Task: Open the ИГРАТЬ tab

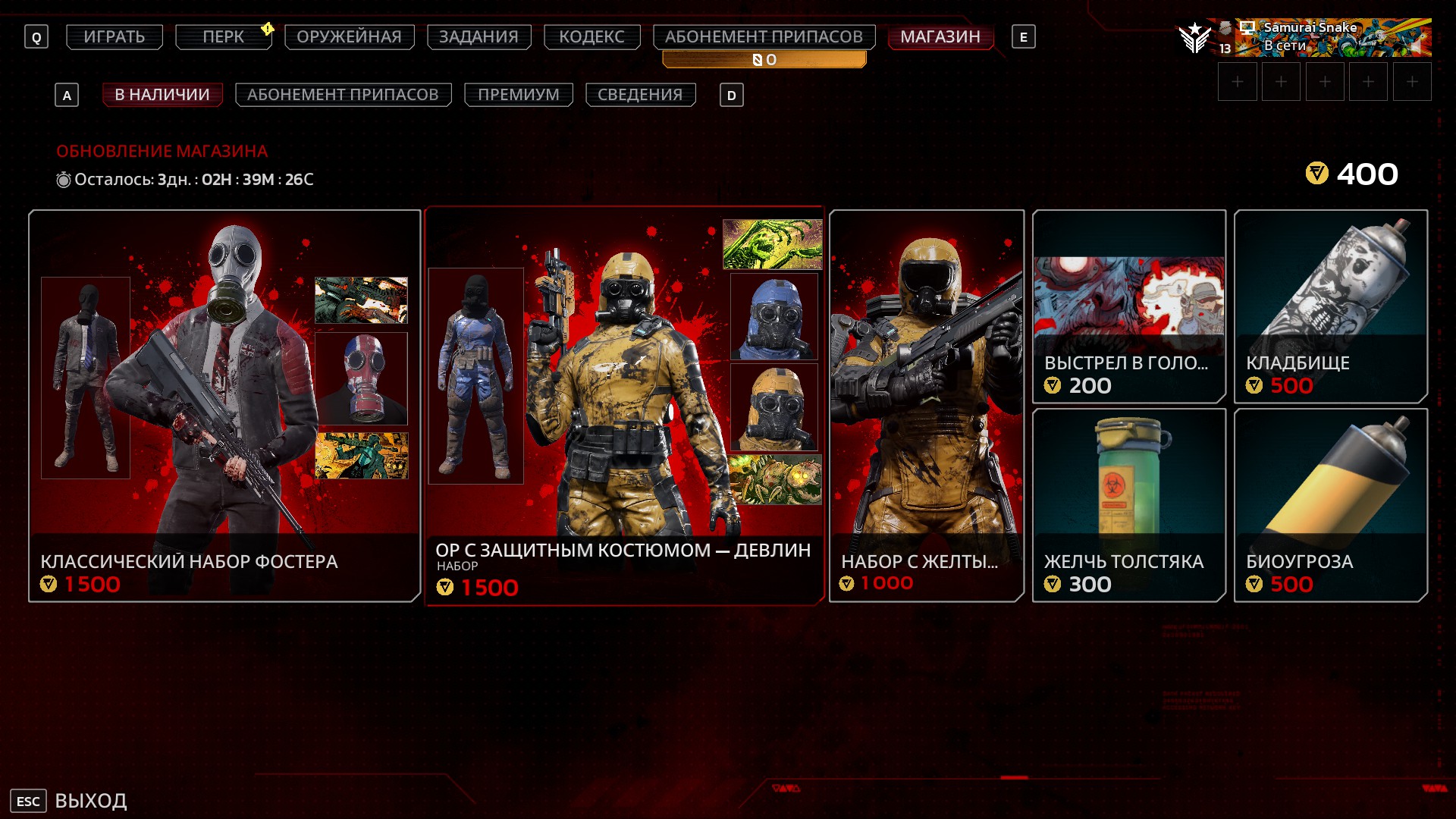Action: click(x=115, y=36)
